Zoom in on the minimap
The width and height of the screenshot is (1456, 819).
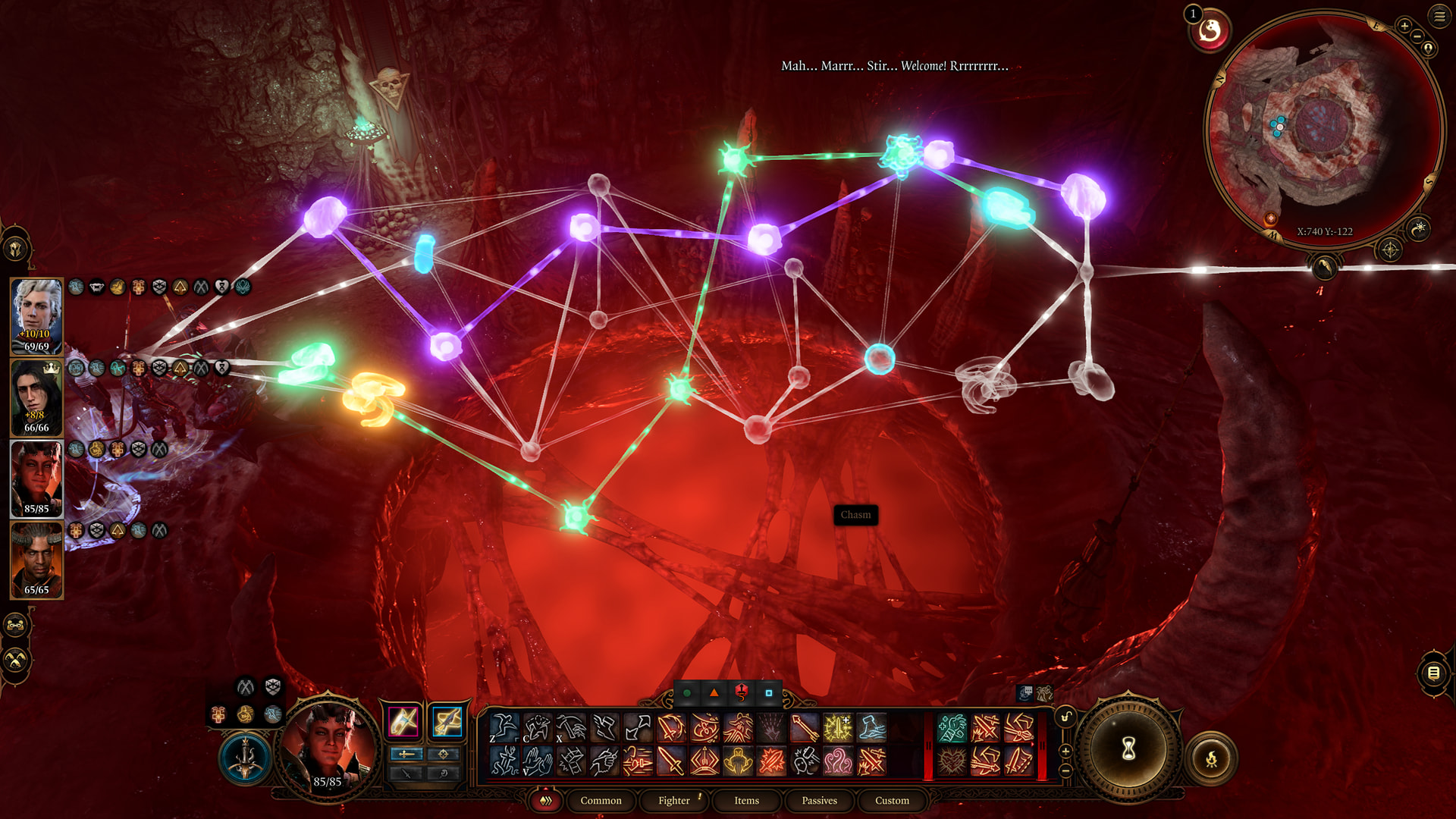point(1404,26)
